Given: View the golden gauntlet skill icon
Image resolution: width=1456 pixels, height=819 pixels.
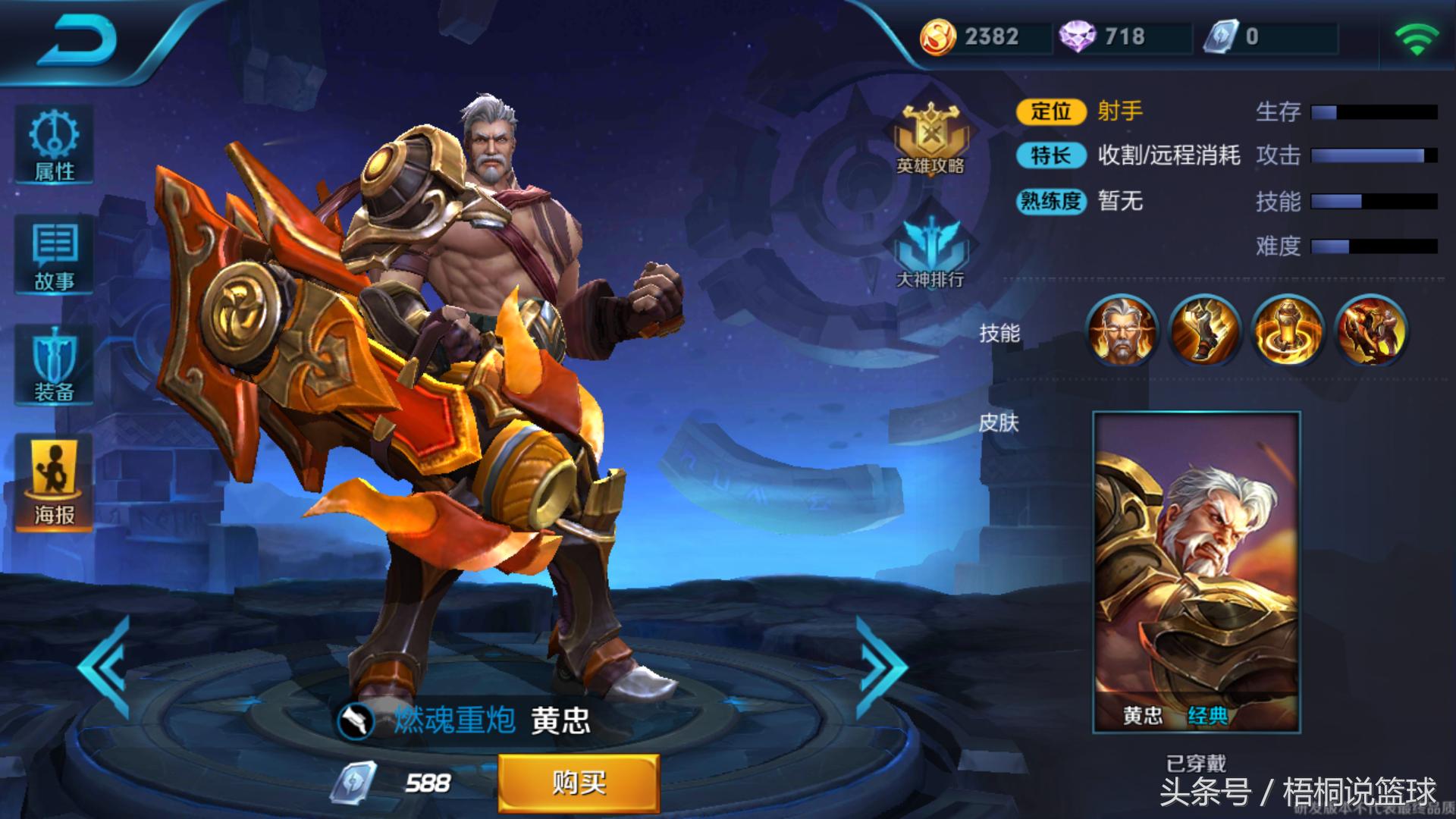Looking at the screenshot, I should coord(1205,331).
